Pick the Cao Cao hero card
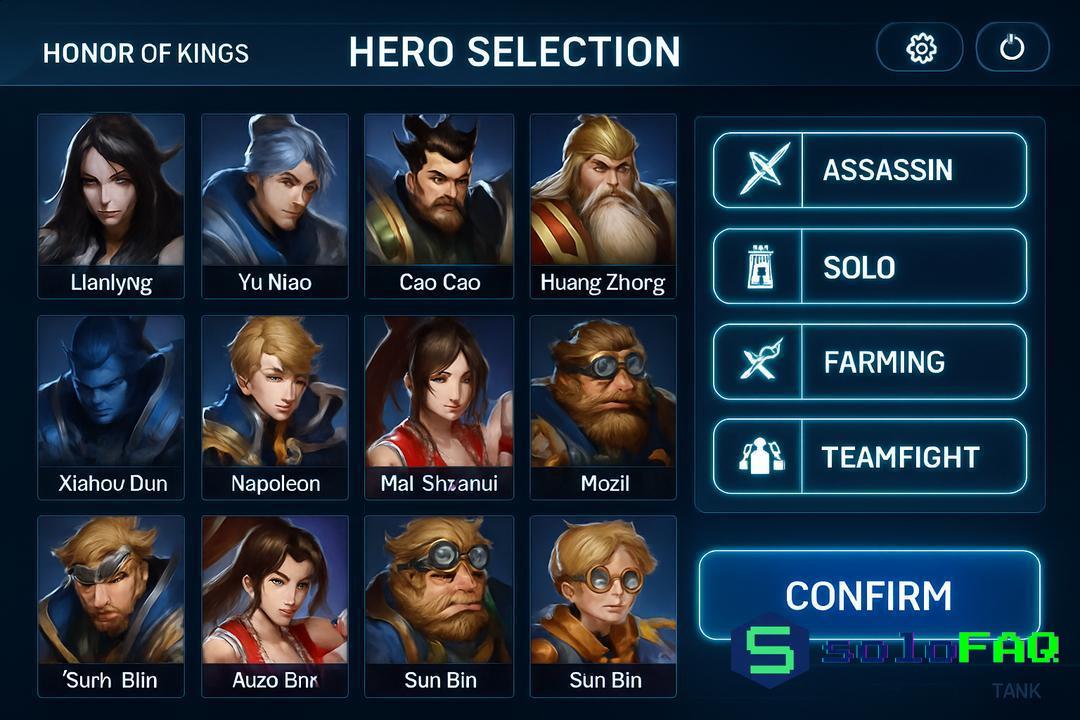Viewport: 1080px width, 720px height. pyautogui.click(x=439, y=205)
